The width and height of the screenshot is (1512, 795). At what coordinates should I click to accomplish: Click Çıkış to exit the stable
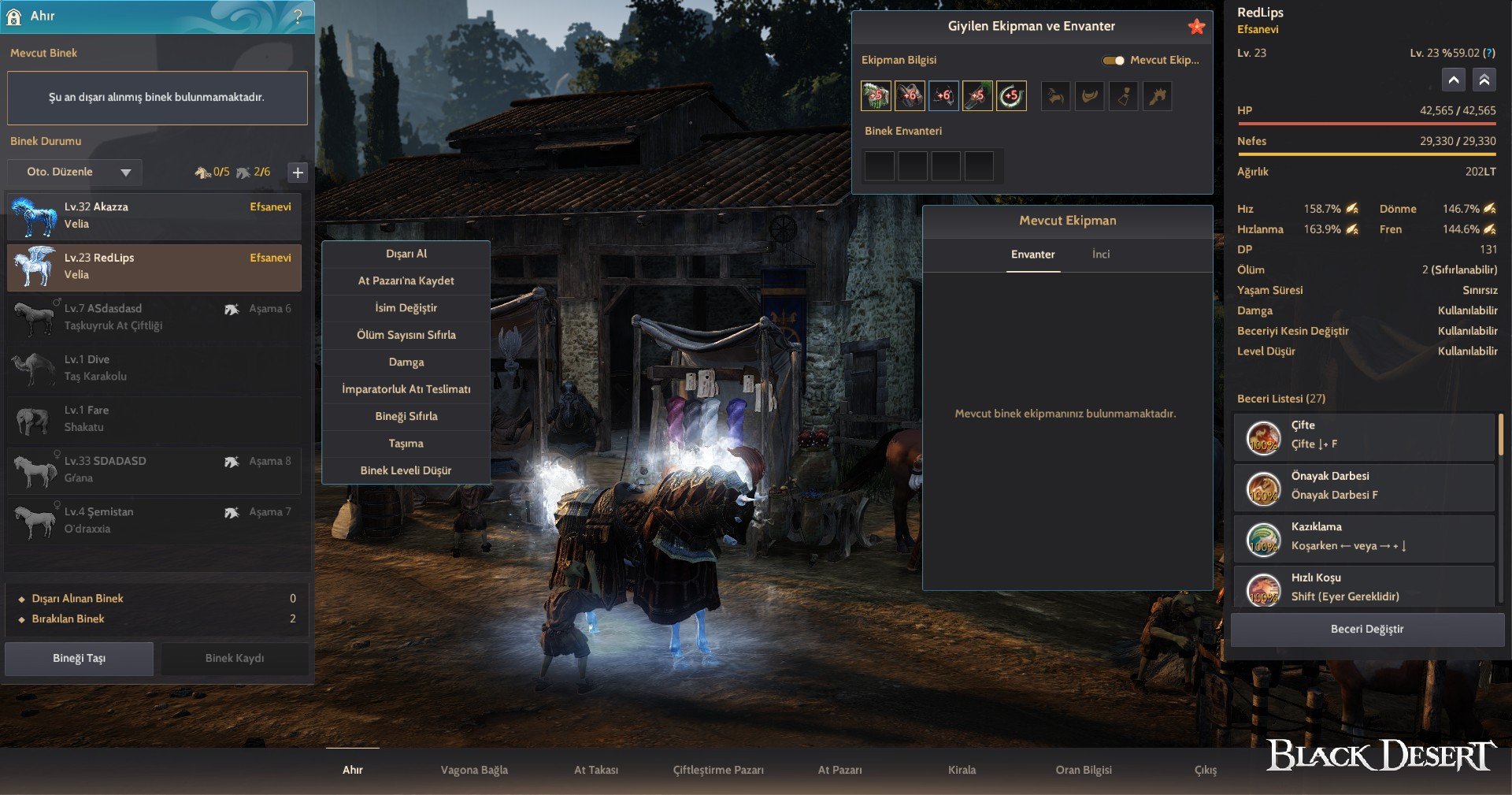point(1206,770)
